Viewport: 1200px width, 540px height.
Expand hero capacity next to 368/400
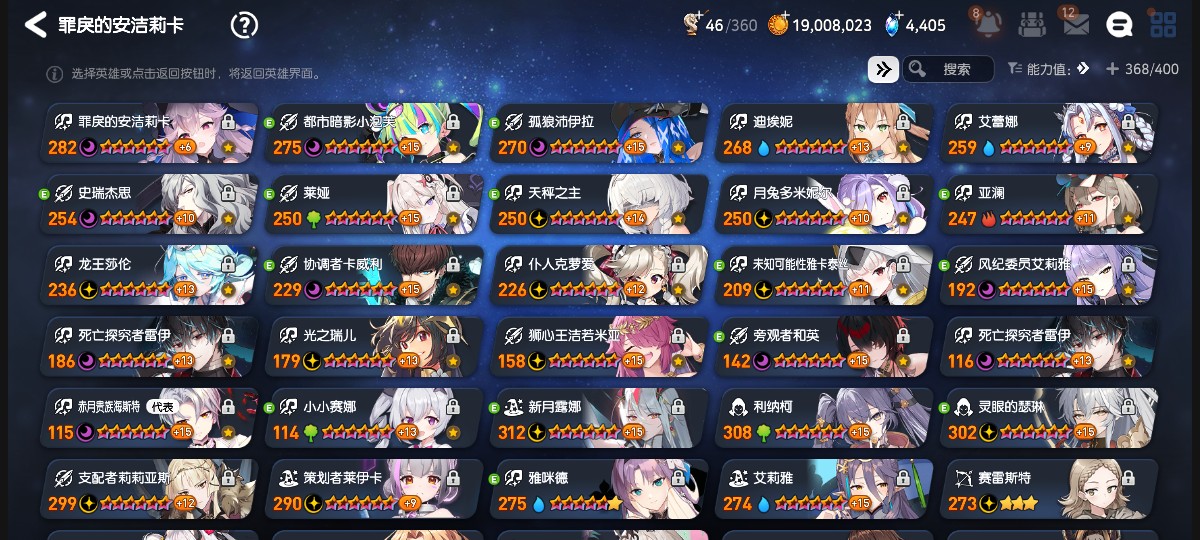pyautogui.click(x=1112, y=69)
